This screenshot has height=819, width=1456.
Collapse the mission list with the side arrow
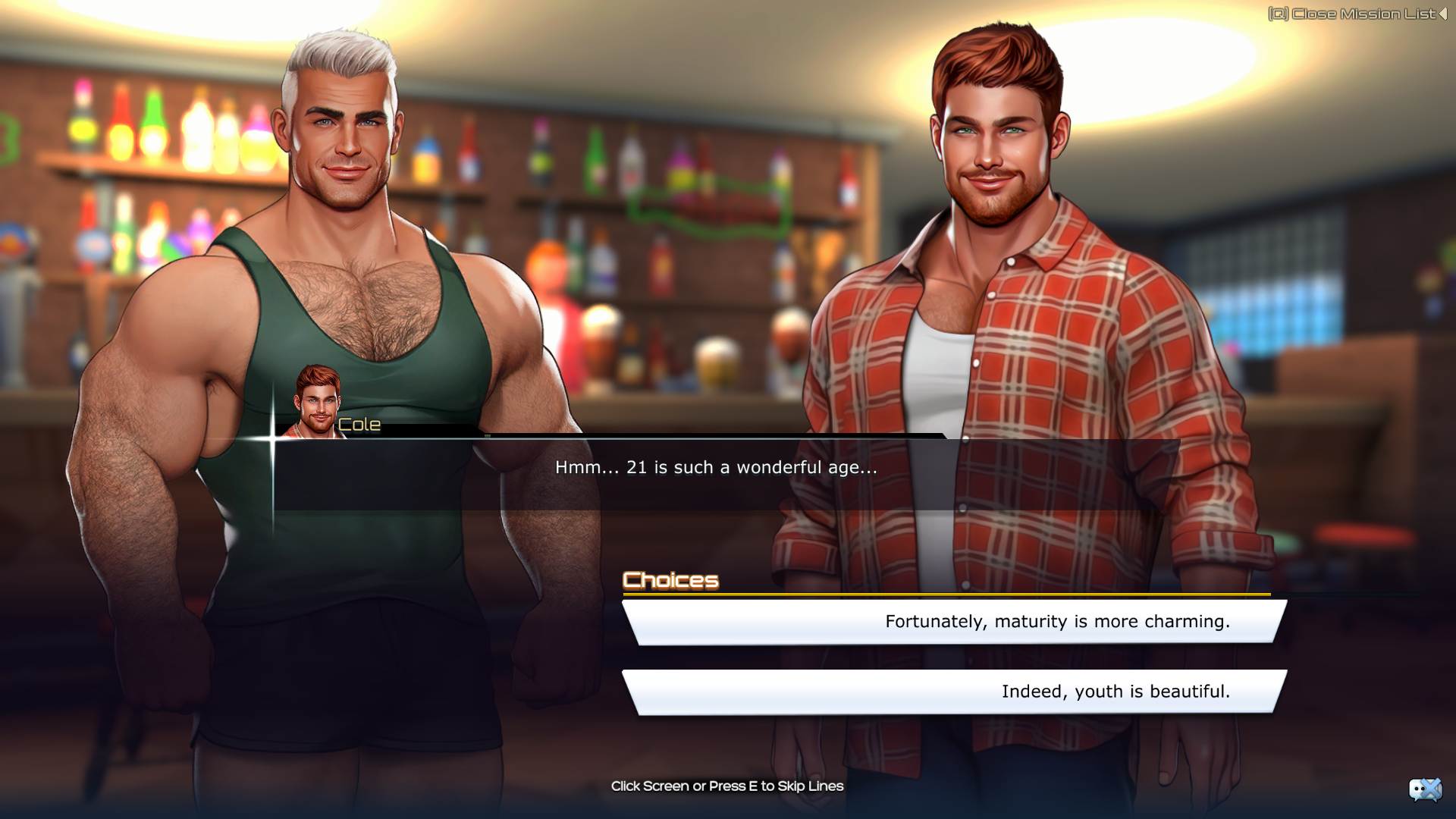(1445, 12)
